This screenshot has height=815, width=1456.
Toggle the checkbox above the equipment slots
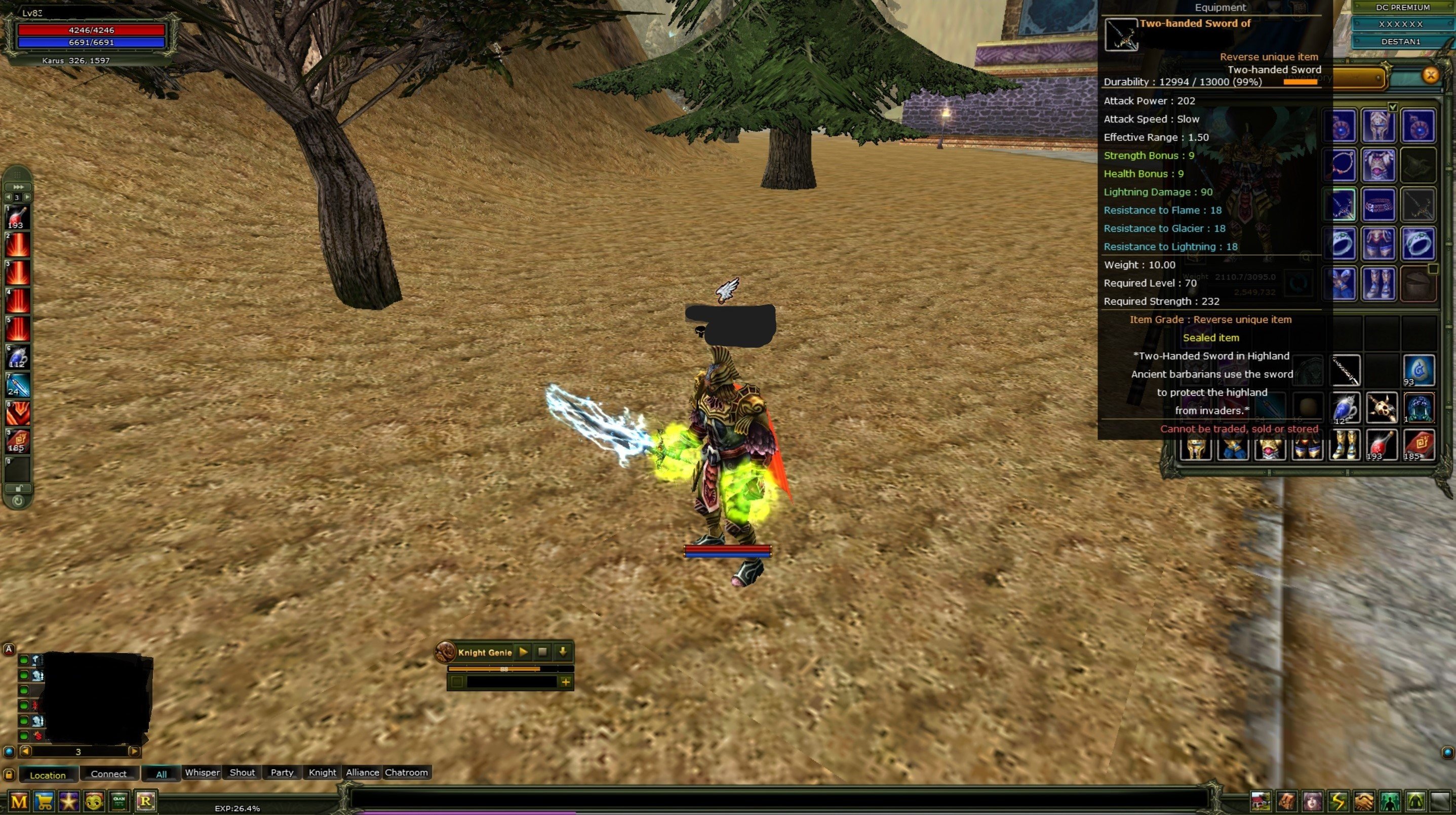click(x=1393, y=107)
